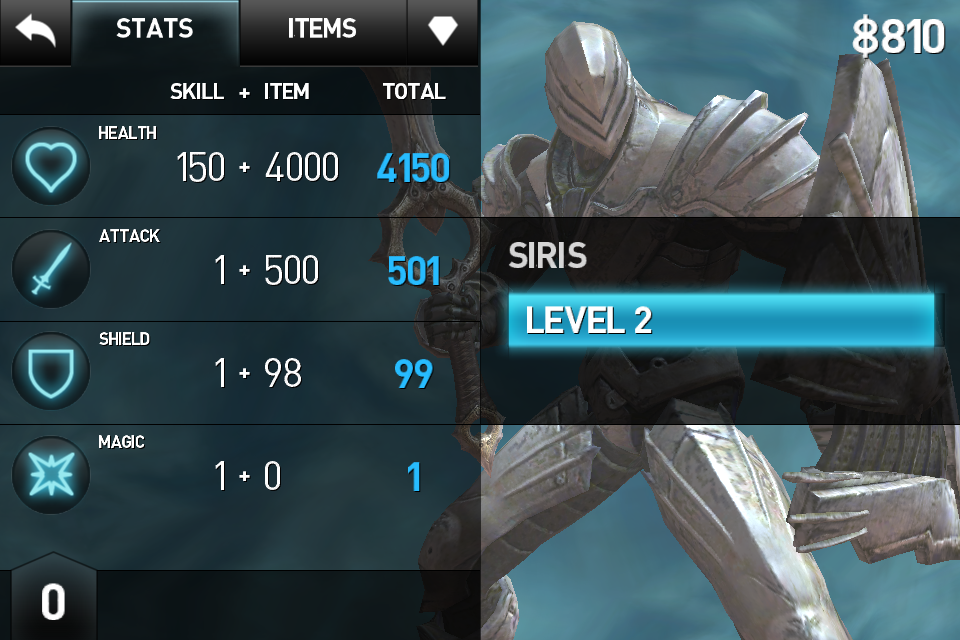Image resolution: width=960 pixels, height=640 pixels.
Task: Open the diamond store tab
Action: (443, 31)
